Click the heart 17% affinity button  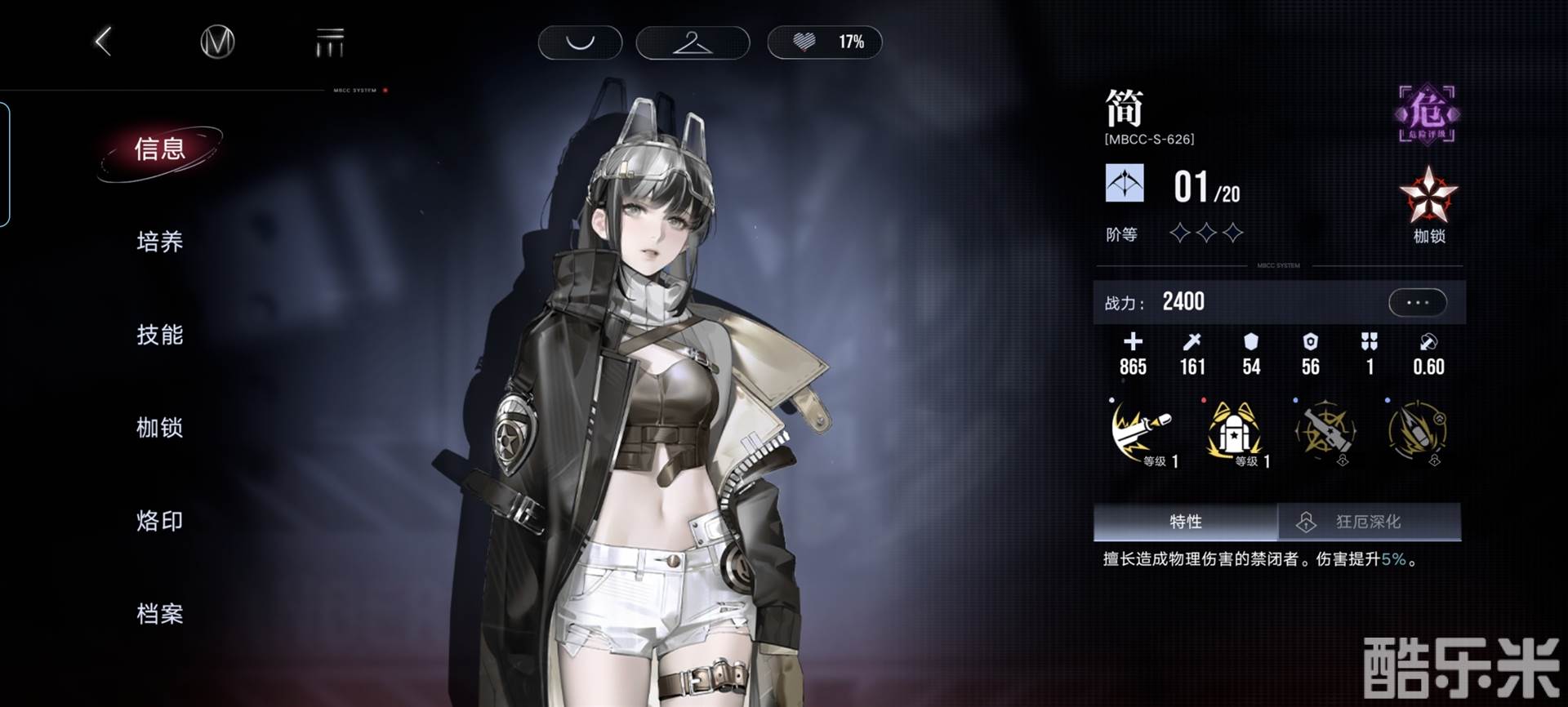(x=825, y=42)
